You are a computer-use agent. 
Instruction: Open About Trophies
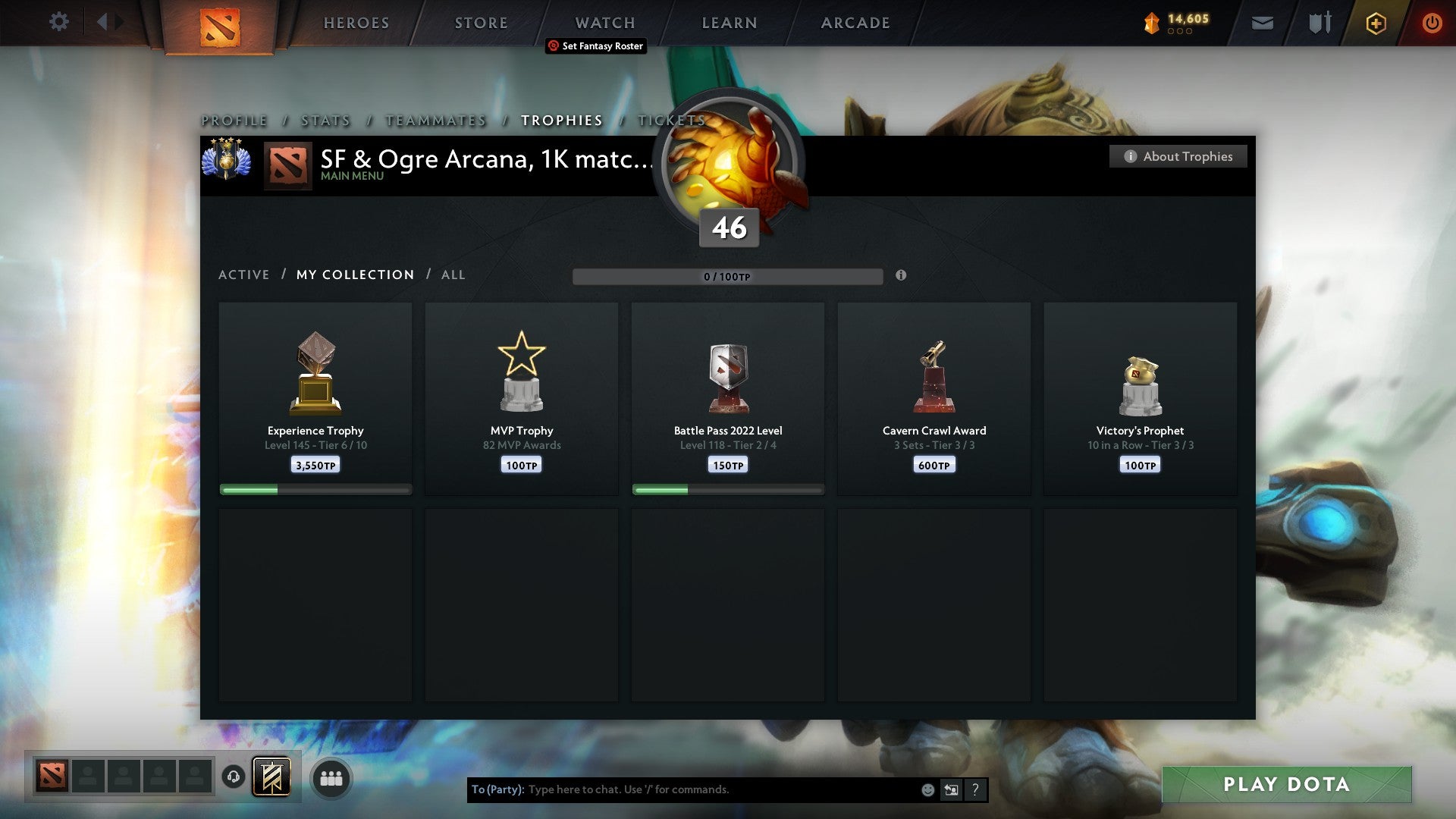click(1178, 156)
